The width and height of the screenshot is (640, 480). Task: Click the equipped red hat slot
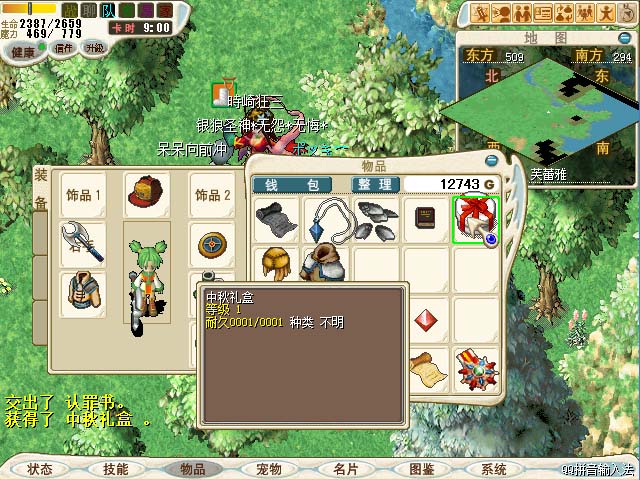pyautogui.click(x=146, y=193)
